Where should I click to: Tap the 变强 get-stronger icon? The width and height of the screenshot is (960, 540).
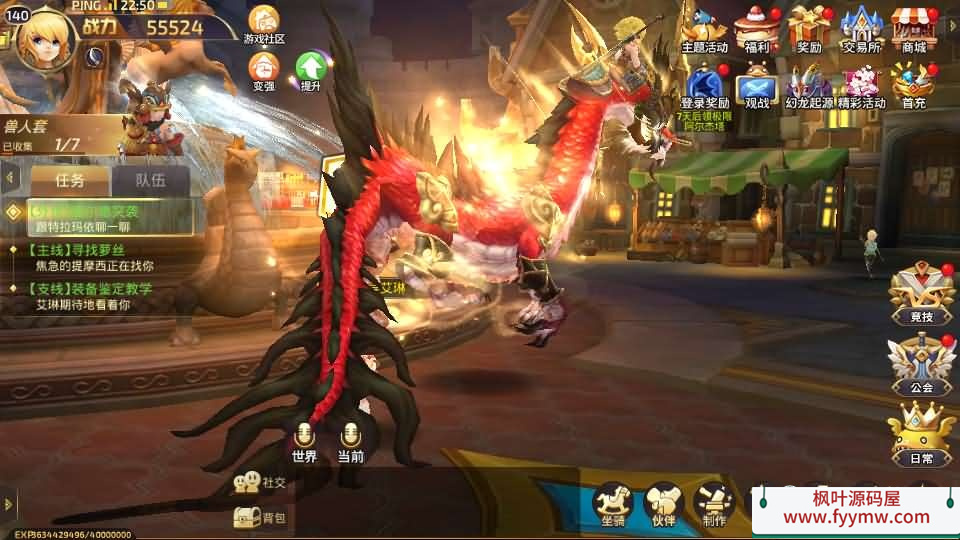click(264, 70)
